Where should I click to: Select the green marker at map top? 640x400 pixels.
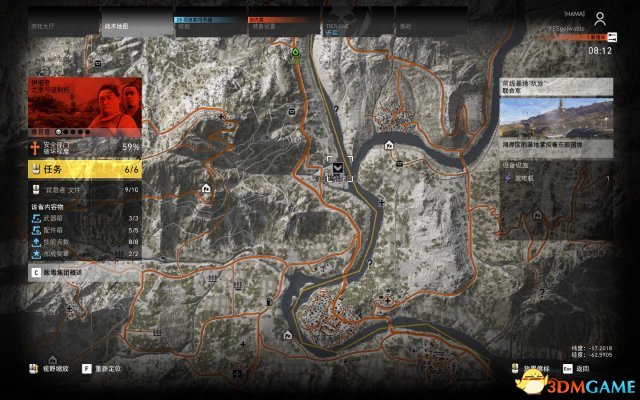click(x=297, y=48)
